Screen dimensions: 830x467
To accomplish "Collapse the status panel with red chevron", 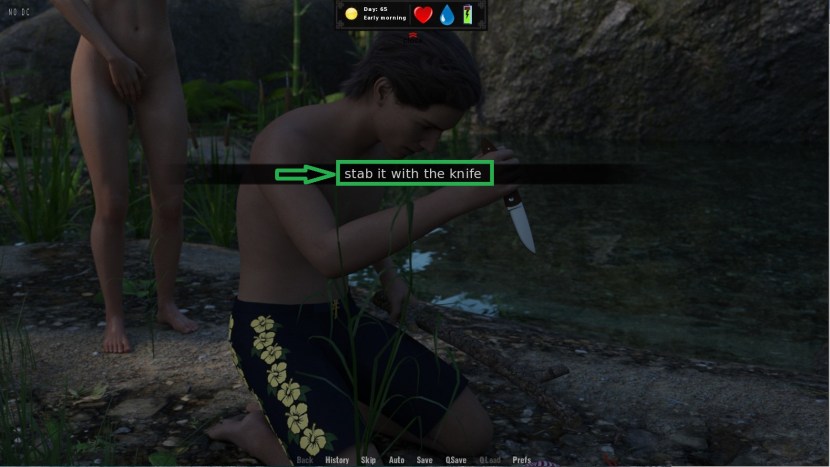I will (412, 35).
